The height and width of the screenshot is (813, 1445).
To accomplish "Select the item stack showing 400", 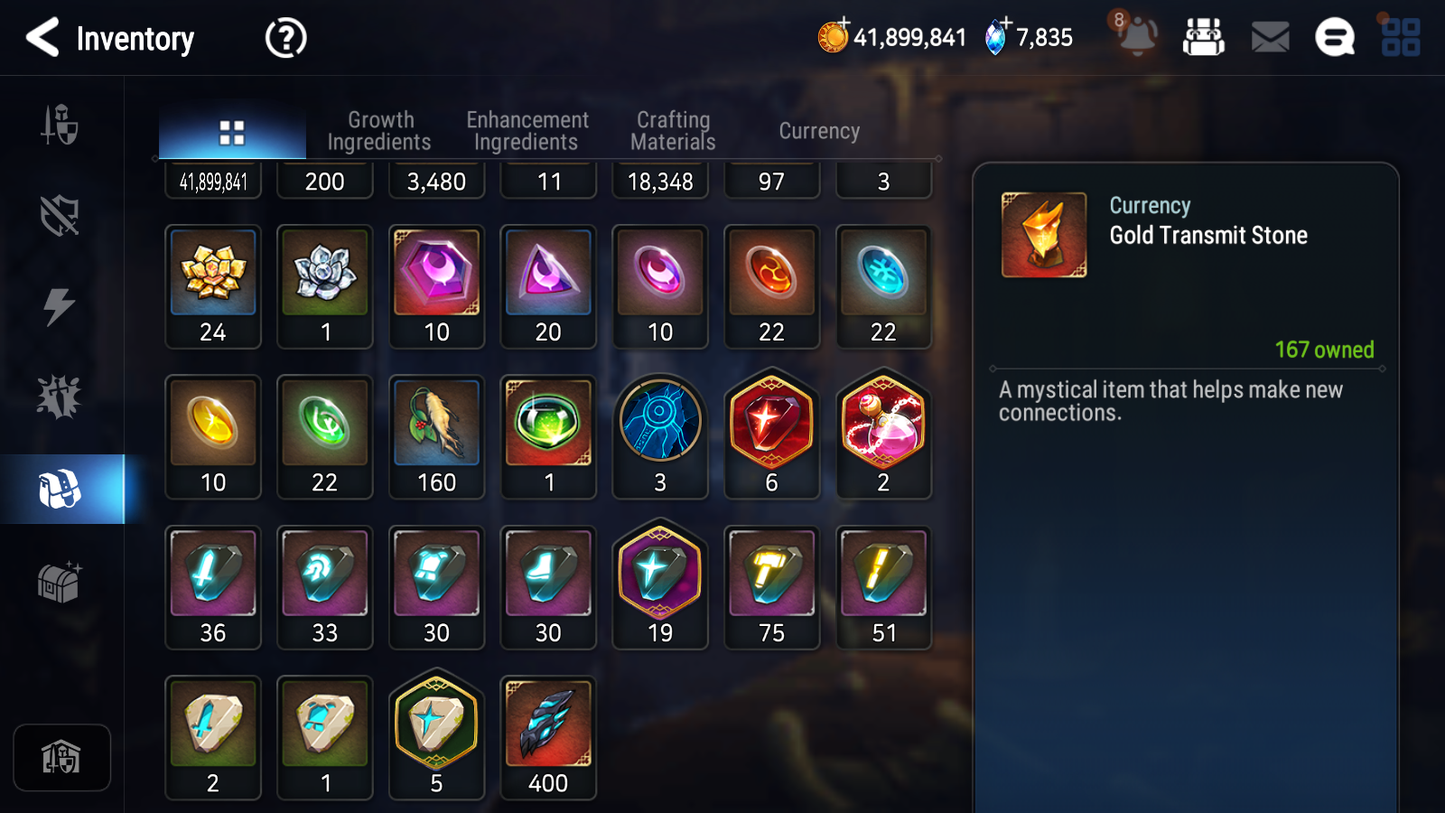I will tap(548, 722).
